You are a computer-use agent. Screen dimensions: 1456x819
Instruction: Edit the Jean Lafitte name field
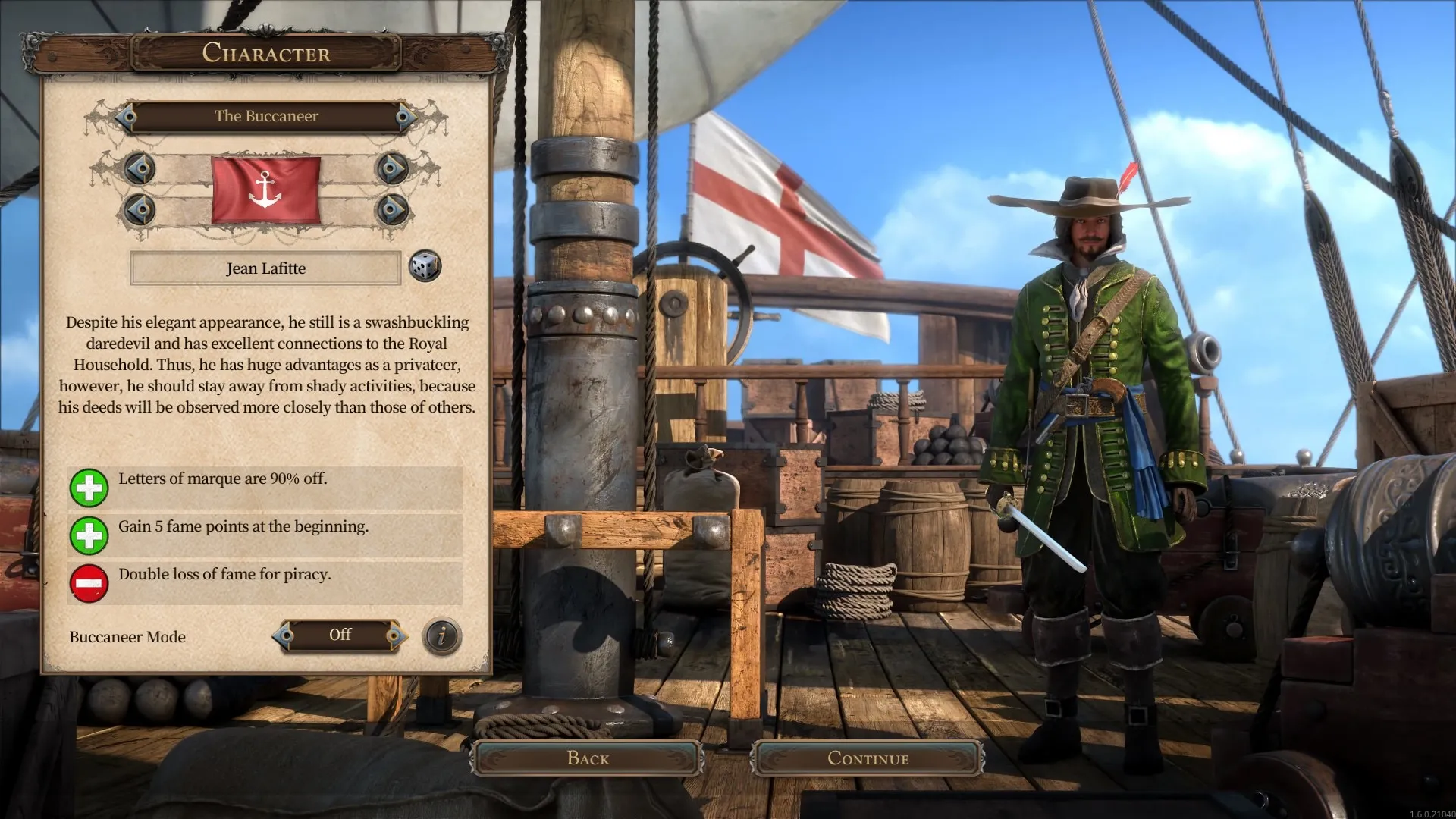click(265, 268)
